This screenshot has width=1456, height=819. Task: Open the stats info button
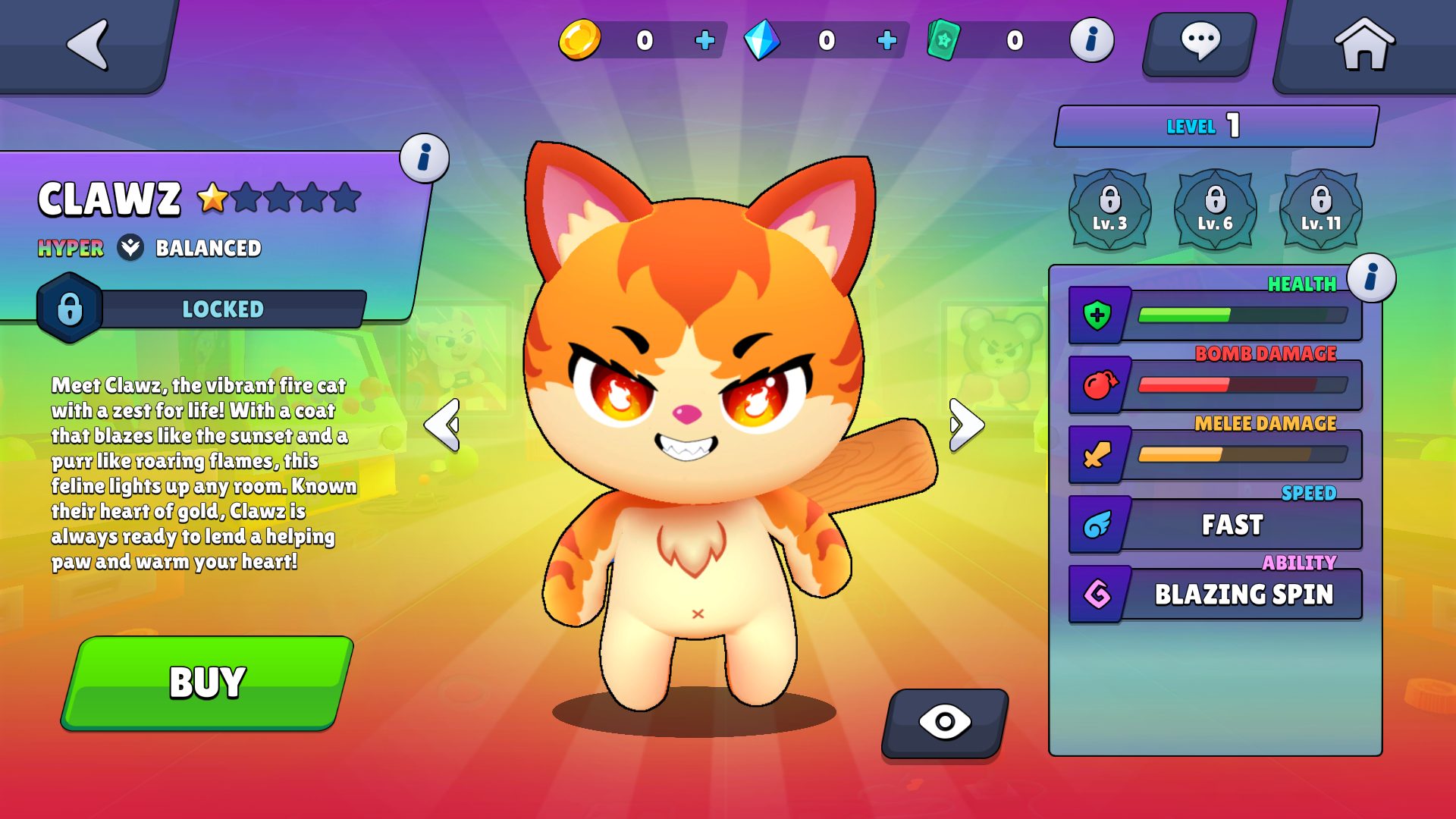point(1371,278)
